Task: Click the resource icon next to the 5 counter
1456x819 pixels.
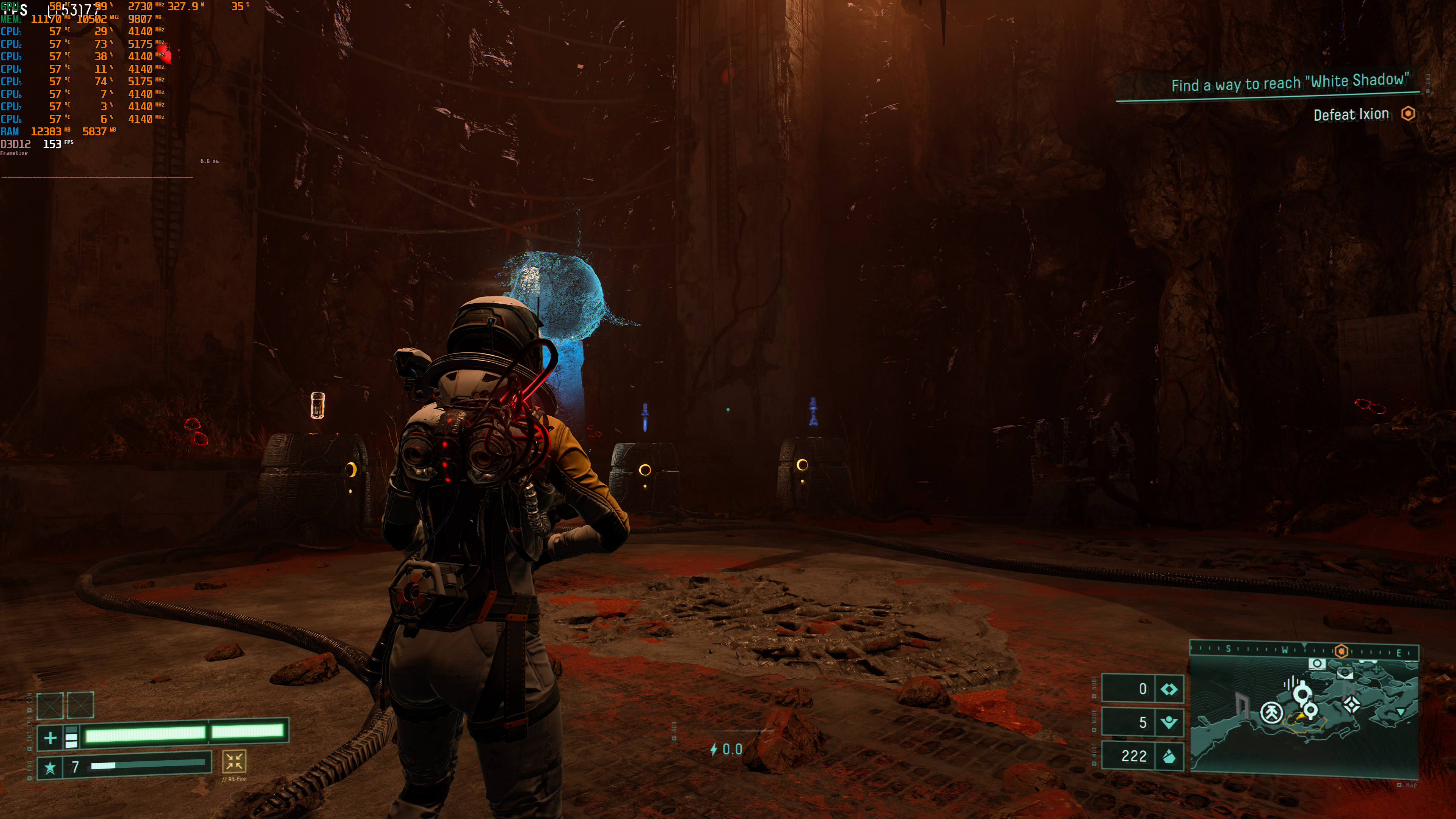Action: pos(1168,722)
